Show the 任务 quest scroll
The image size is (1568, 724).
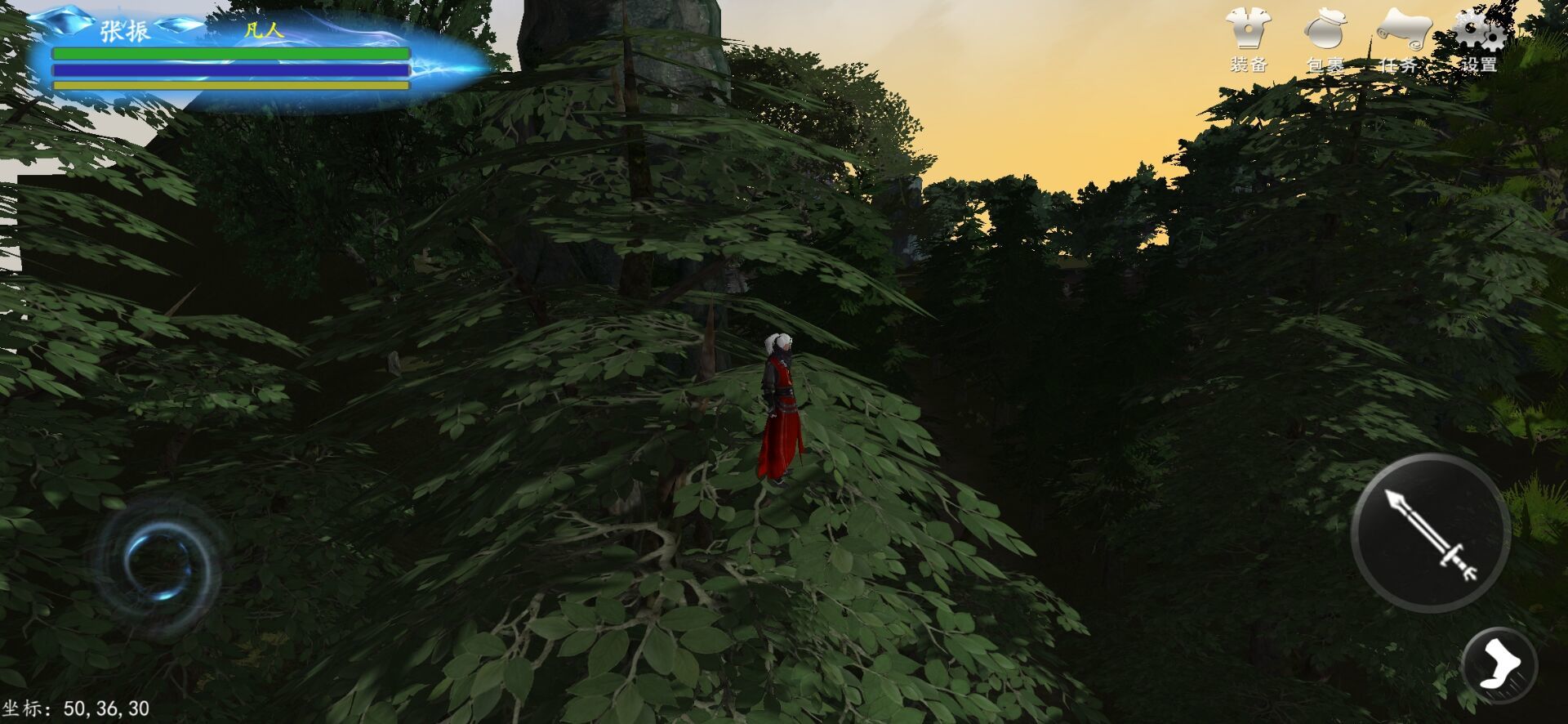(1401, 39)
